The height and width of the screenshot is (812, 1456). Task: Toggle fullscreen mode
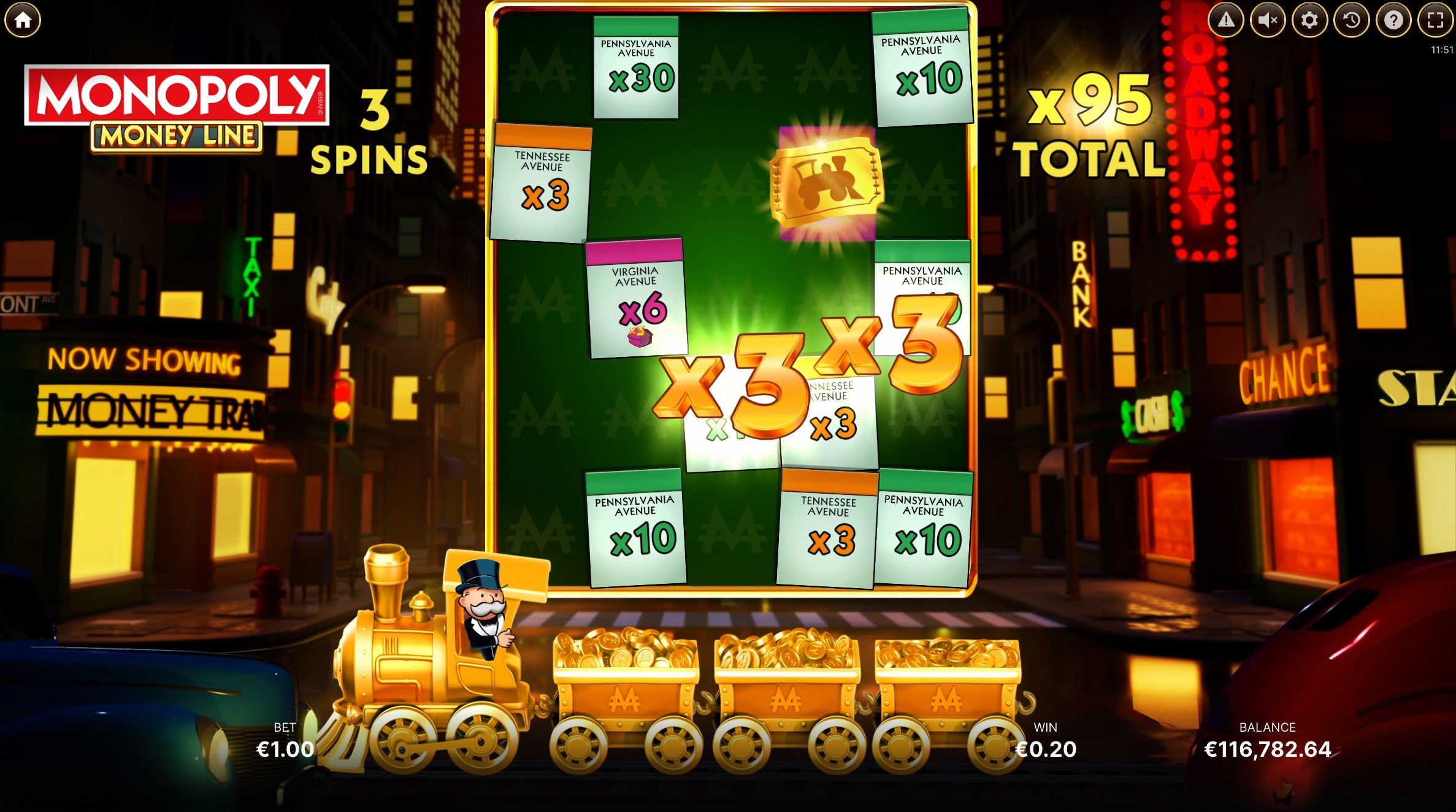pos(1433,20)
